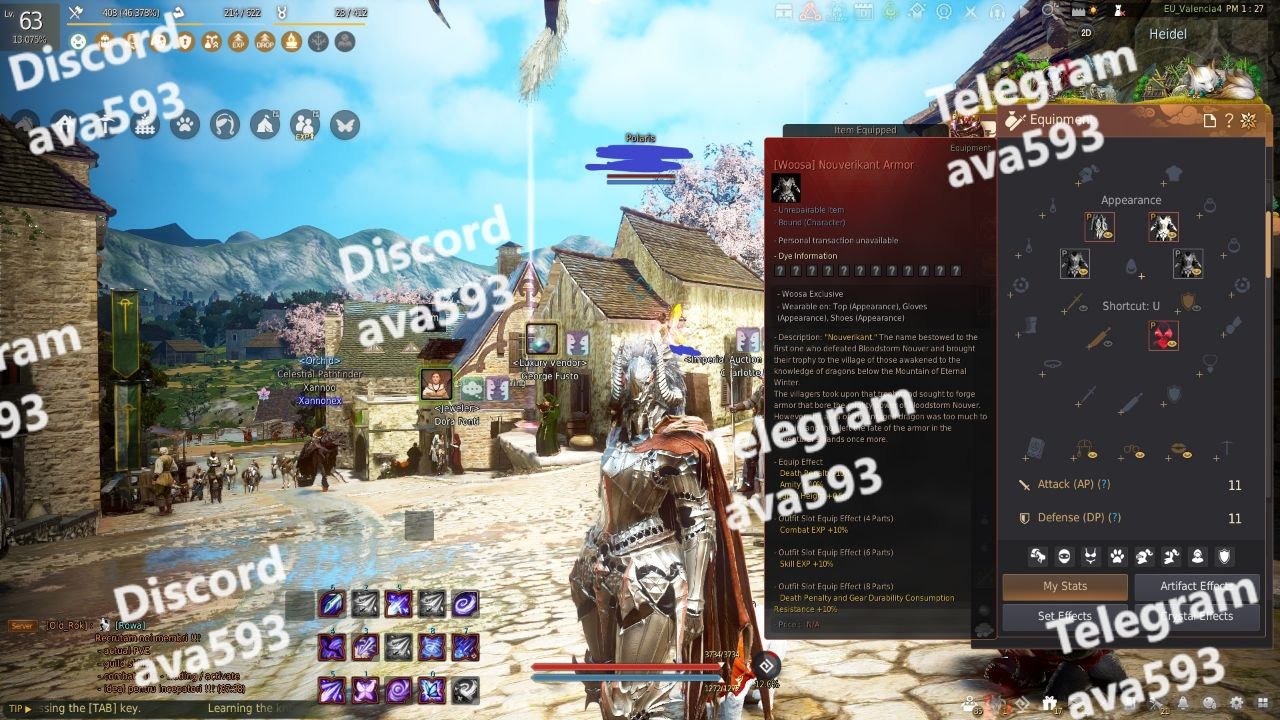Image resolution: width=1280 pixels, height=720 pixels.
Task: Click the paw print pet icon
Action: [185, 125]
